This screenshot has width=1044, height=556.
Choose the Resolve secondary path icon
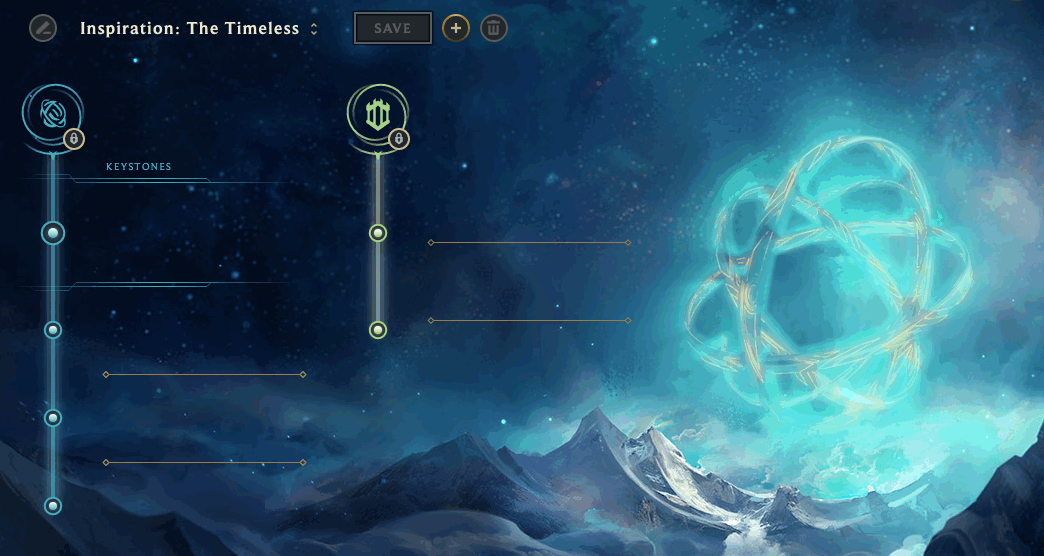[377, 115]
